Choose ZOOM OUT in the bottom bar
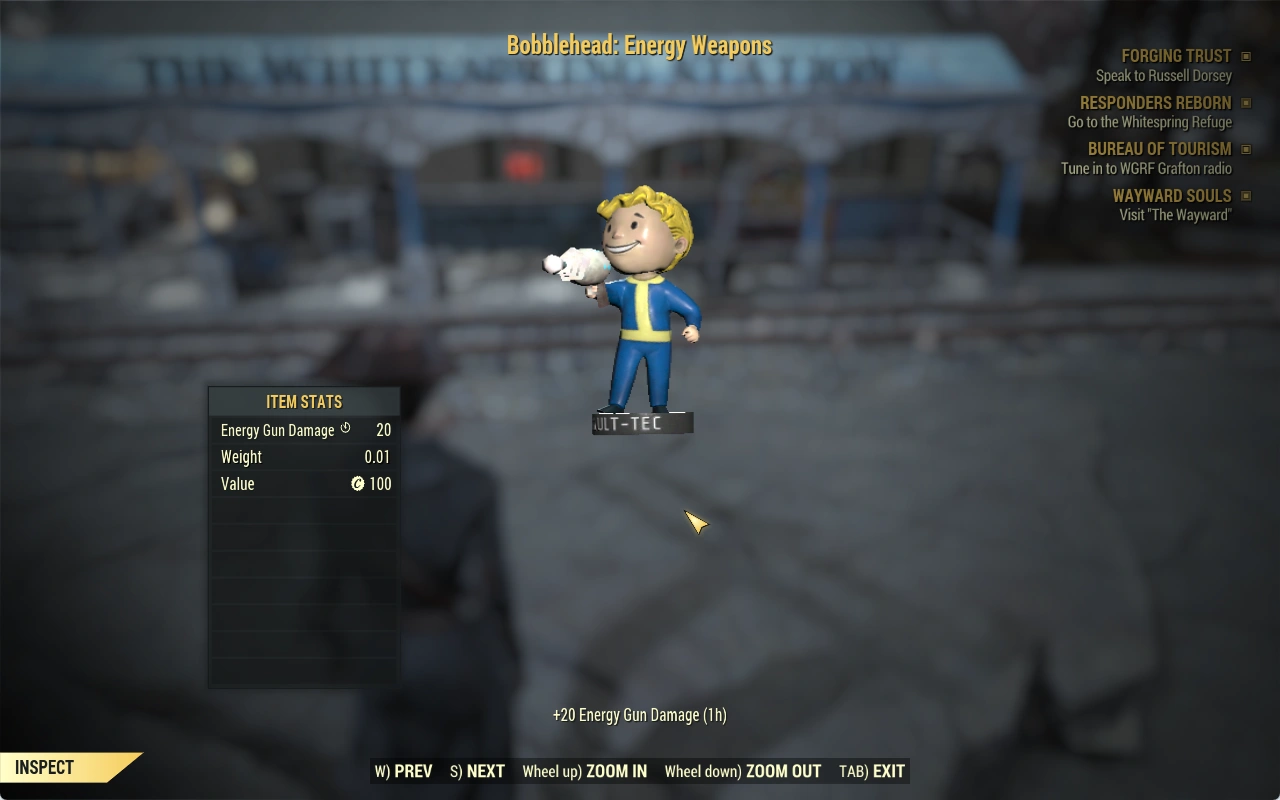Image resolution: width=1280 pixels, height=800 pixels. [x=743, y=771]
